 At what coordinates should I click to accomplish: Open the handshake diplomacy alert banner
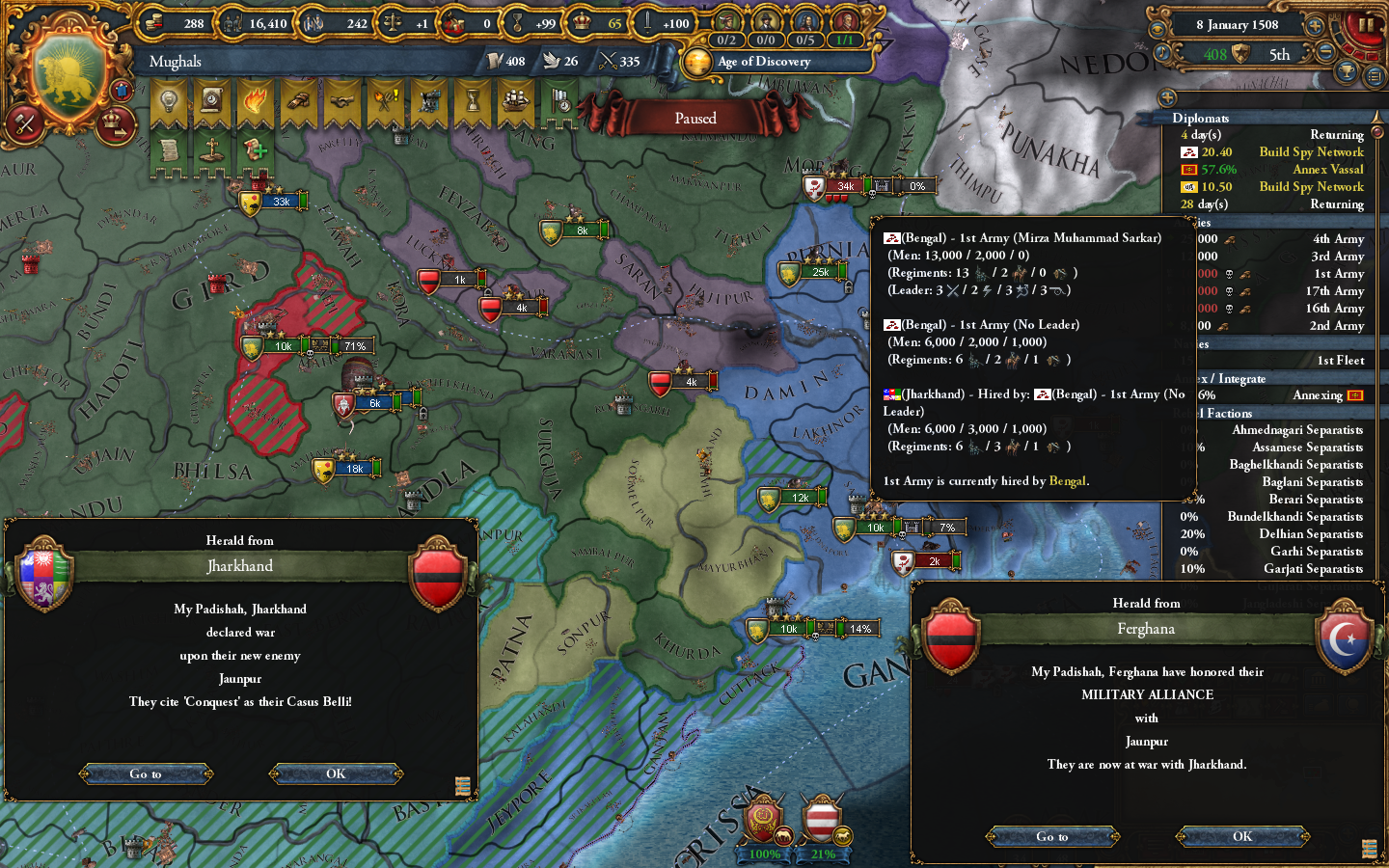342,101
